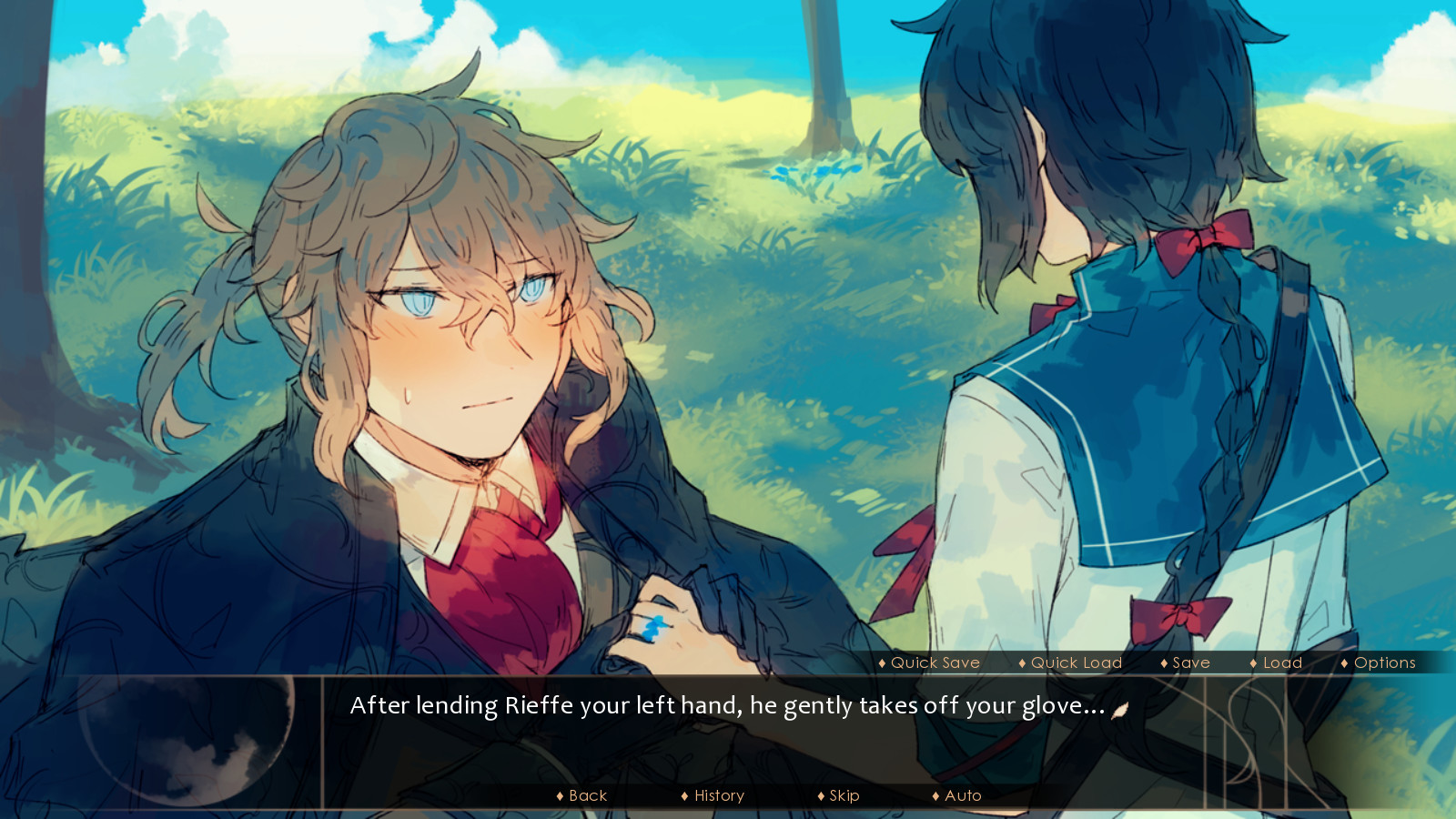Click the diamond icon beside Quick Save

pyautogui.click(x=881, y=663)
